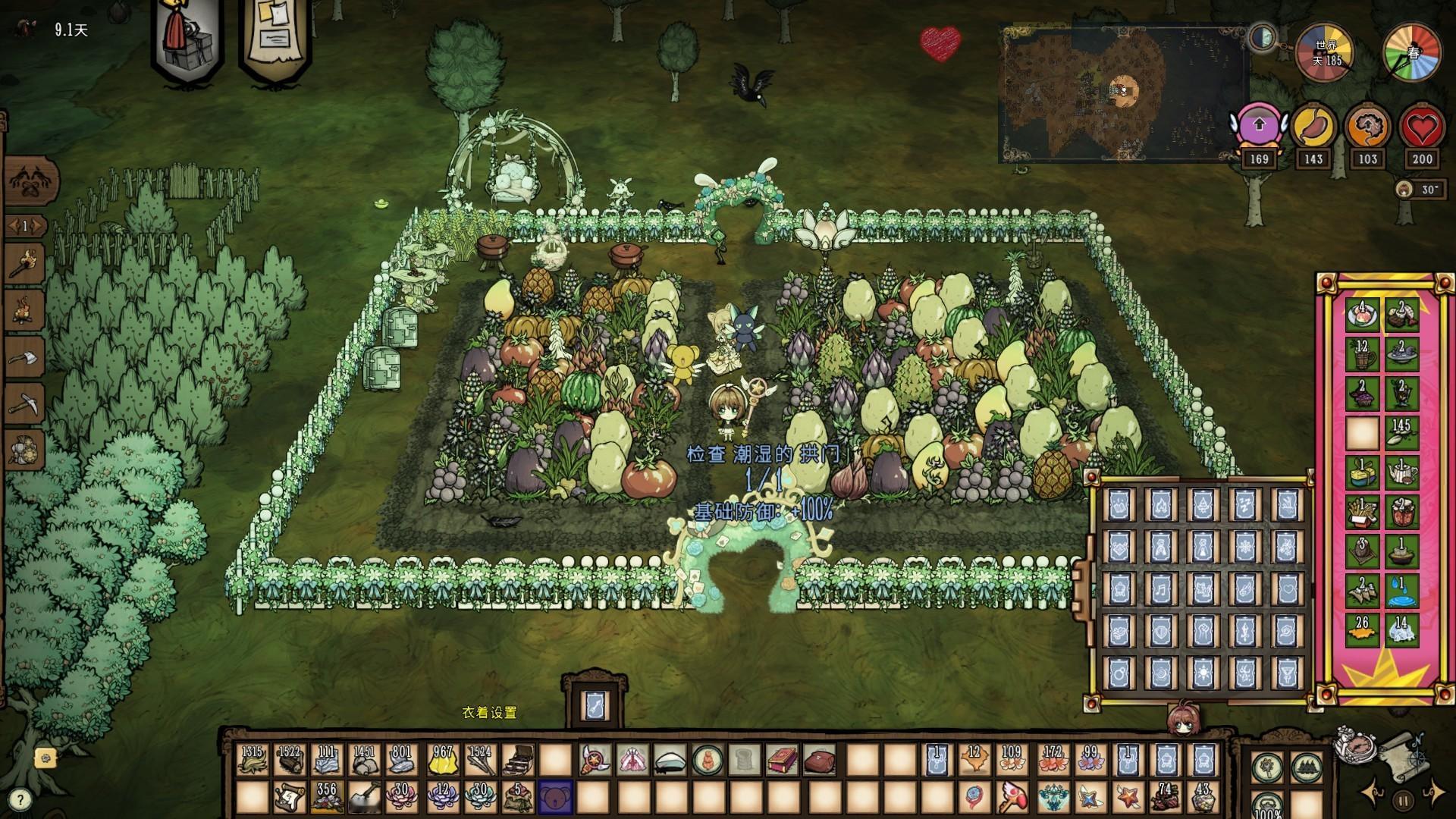Select the purple bear face slot
Image resolution: width=1456 pixels, height=819 pixels.
tap(555, 798)
